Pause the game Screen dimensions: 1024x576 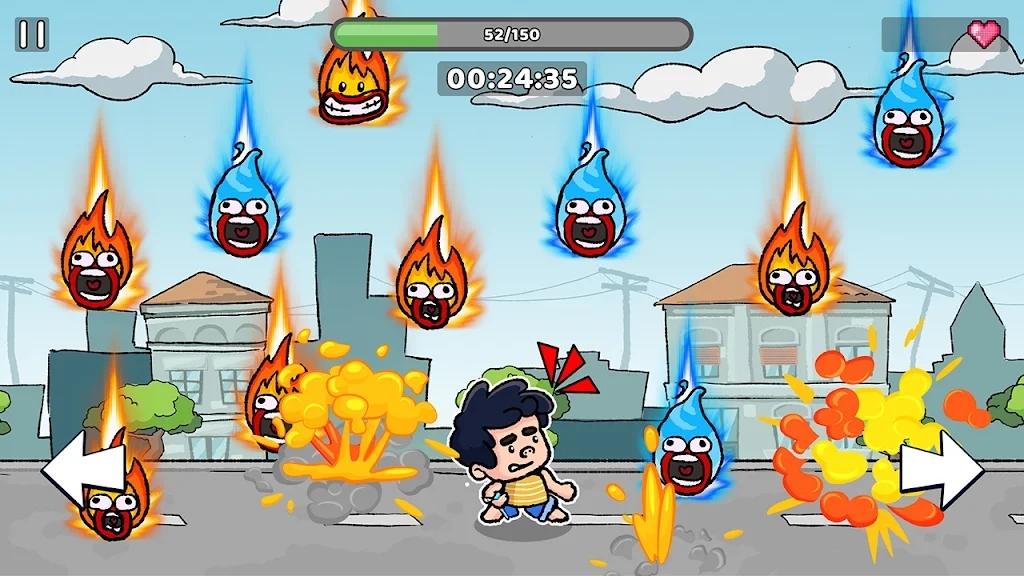pyautogui.click(x=32, y=35)
